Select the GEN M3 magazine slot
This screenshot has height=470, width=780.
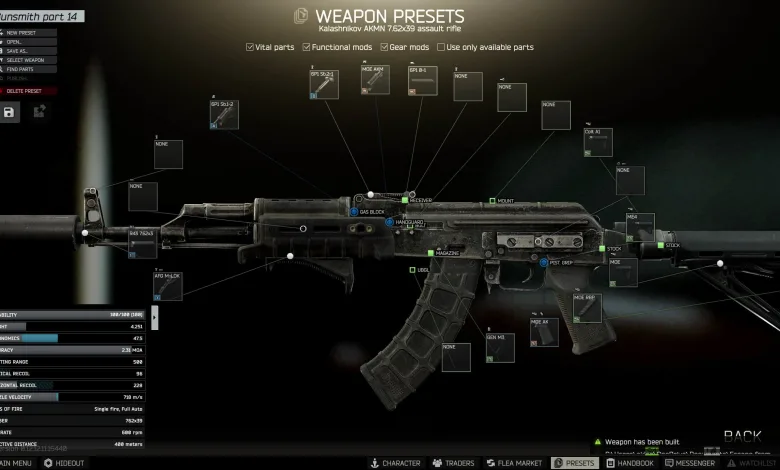click(499, 348)
